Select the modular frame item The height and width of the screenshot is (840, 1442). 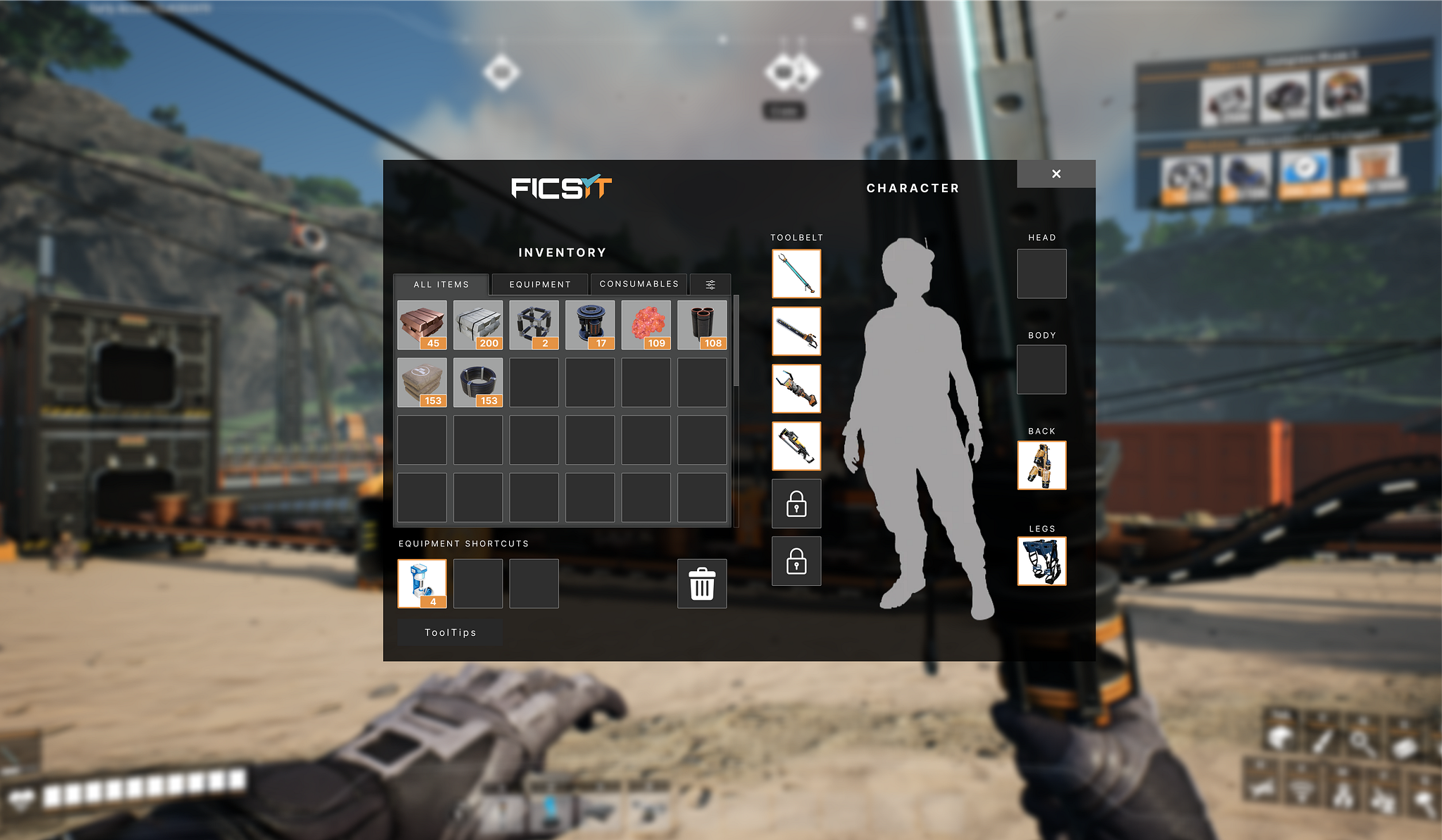tap(534, 325)
